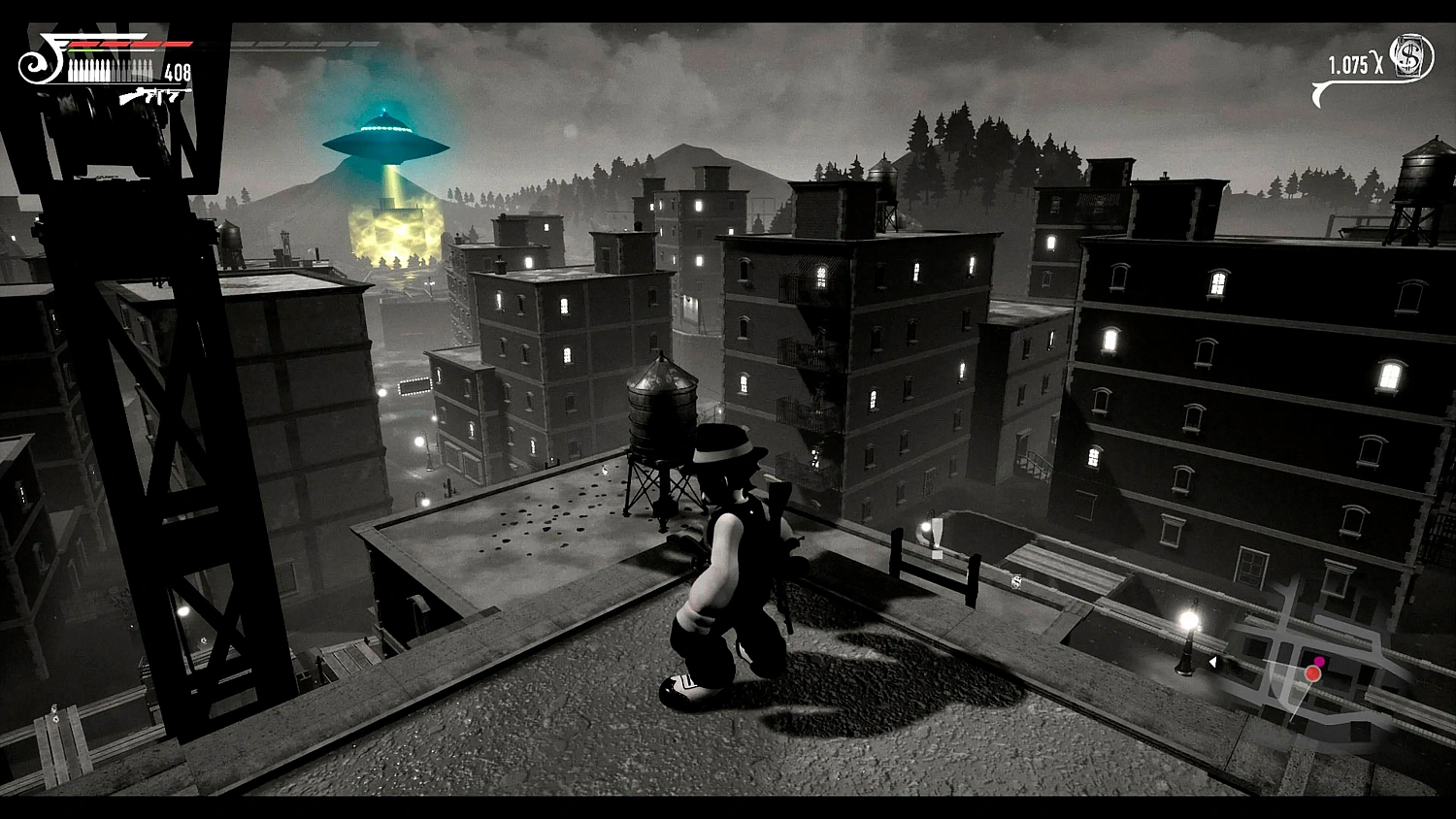Click the magenta objective marker on the minimap
The image size is (1456, 819).
pos(1320,660)
